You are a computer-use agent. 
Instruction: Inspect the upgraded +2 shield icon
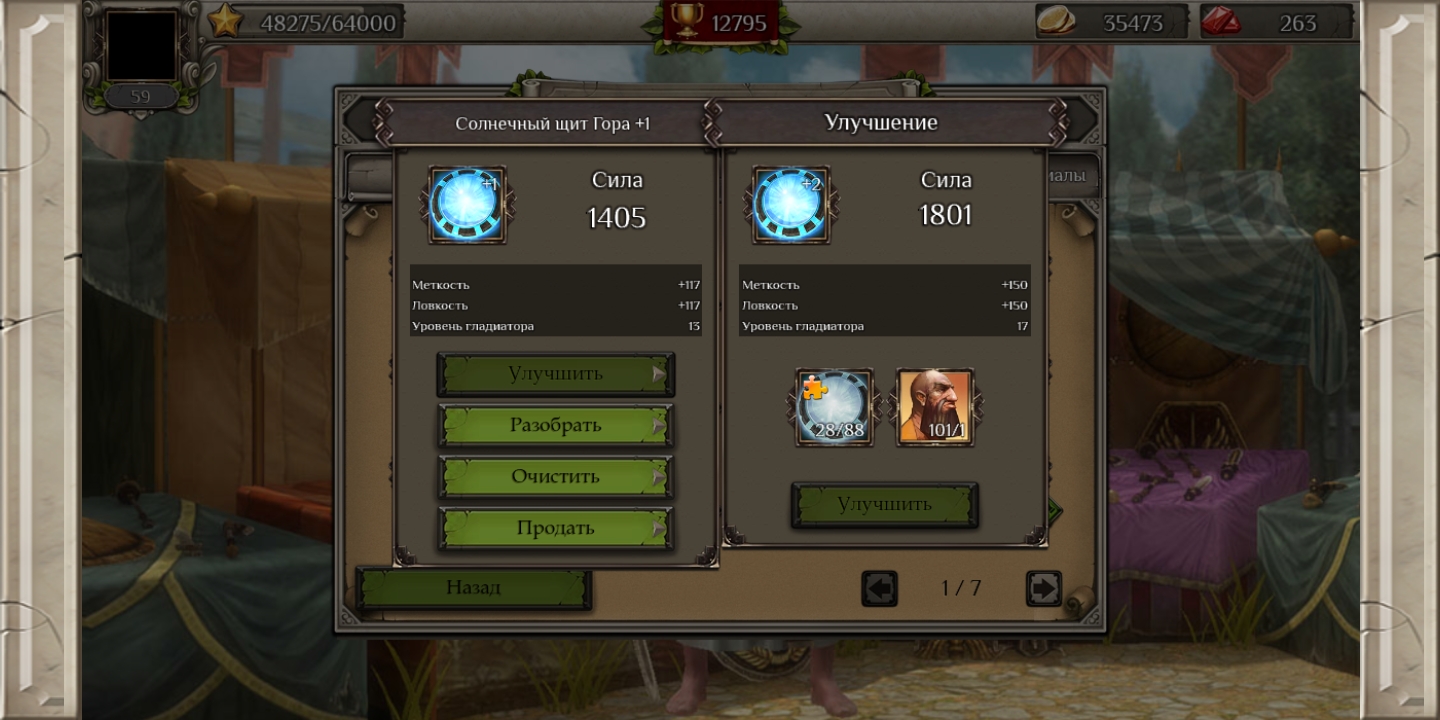click(x=791, y=205)
